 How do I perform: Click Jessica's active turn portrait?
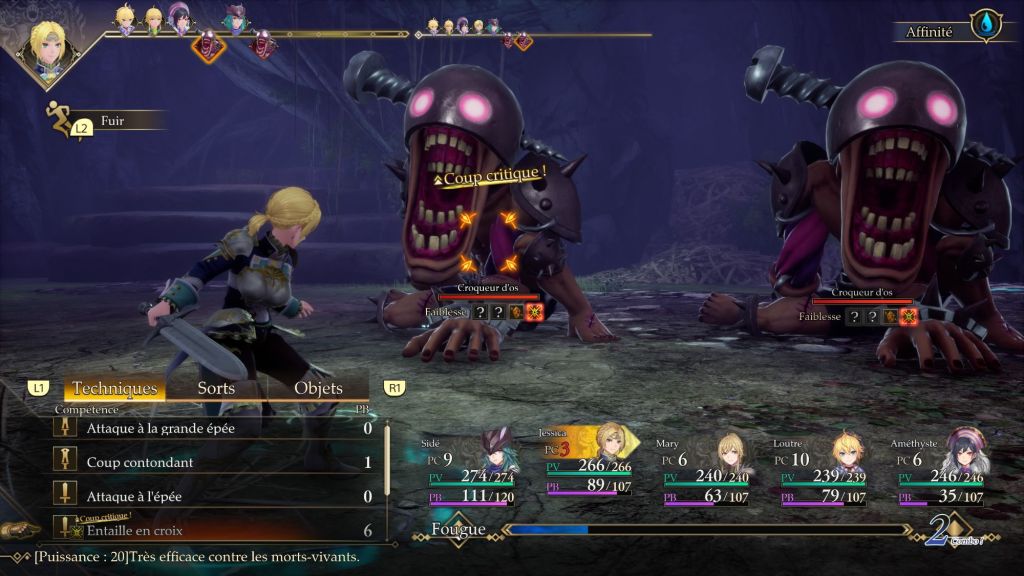pyautogui.click(x=50, y=42)
